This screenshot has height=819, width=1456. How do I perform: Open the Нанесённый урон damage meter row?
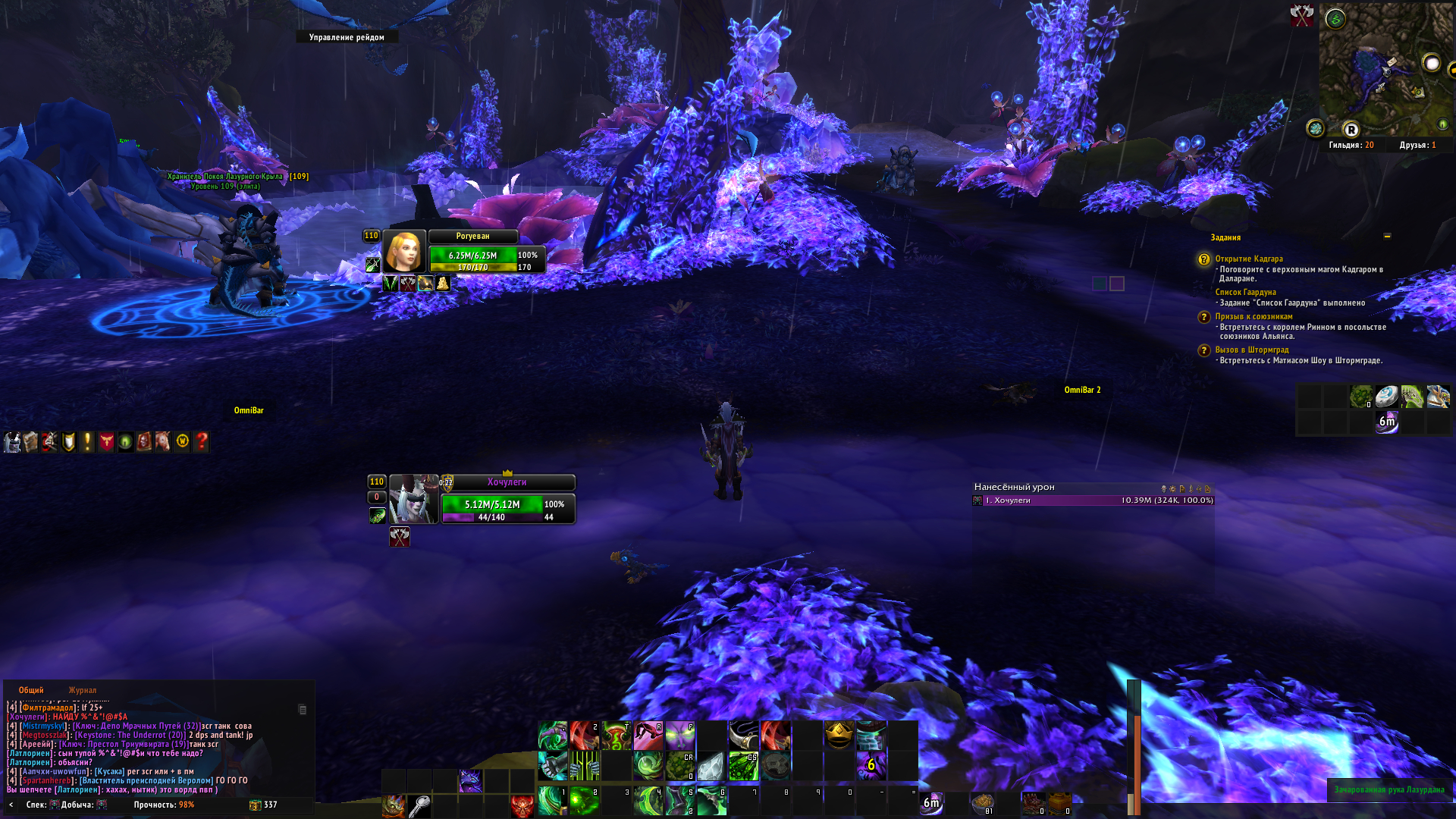pos(1093,500)
